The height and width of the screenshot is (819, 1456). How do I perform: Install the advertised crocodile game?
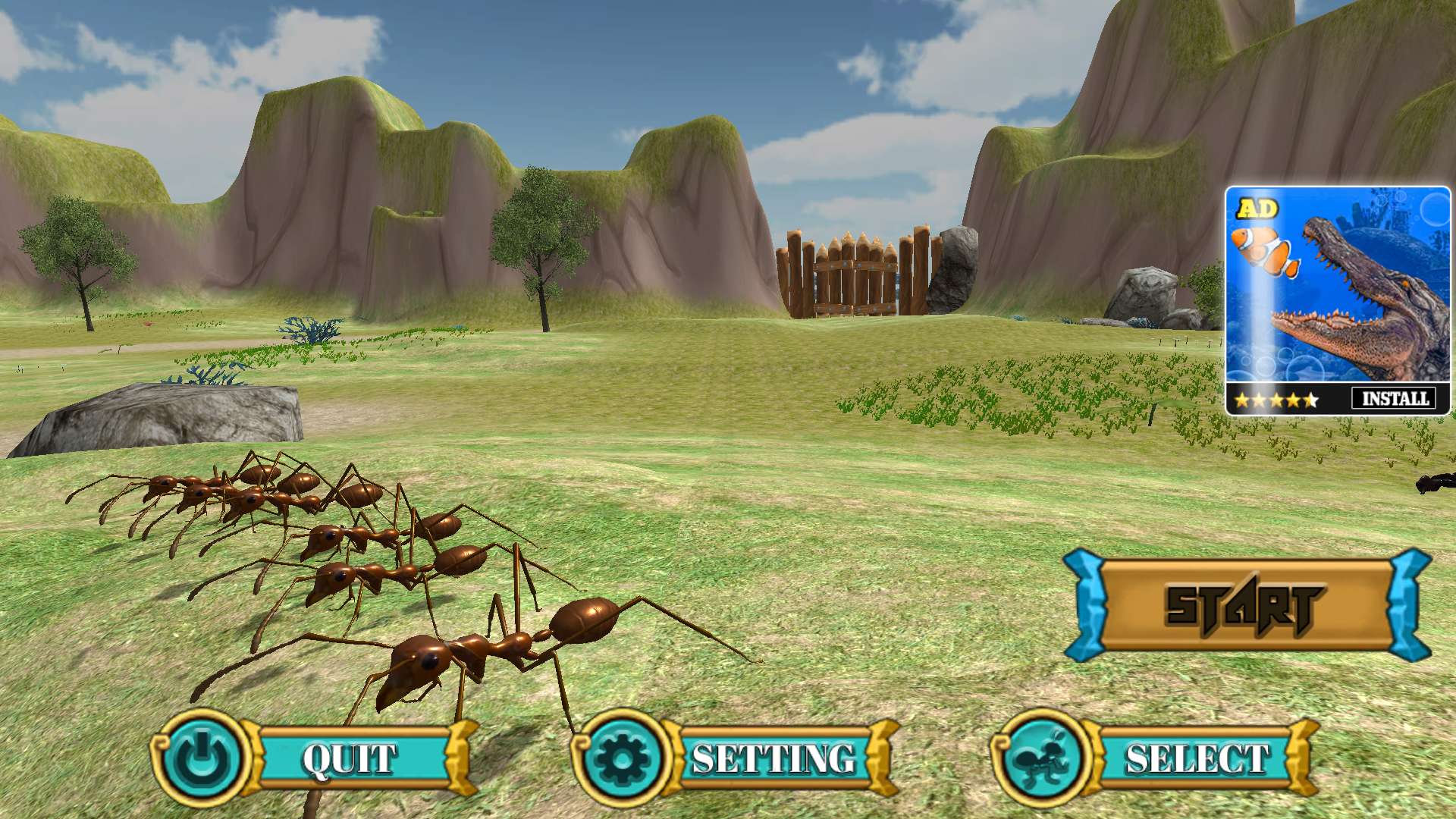point(1394,398)
